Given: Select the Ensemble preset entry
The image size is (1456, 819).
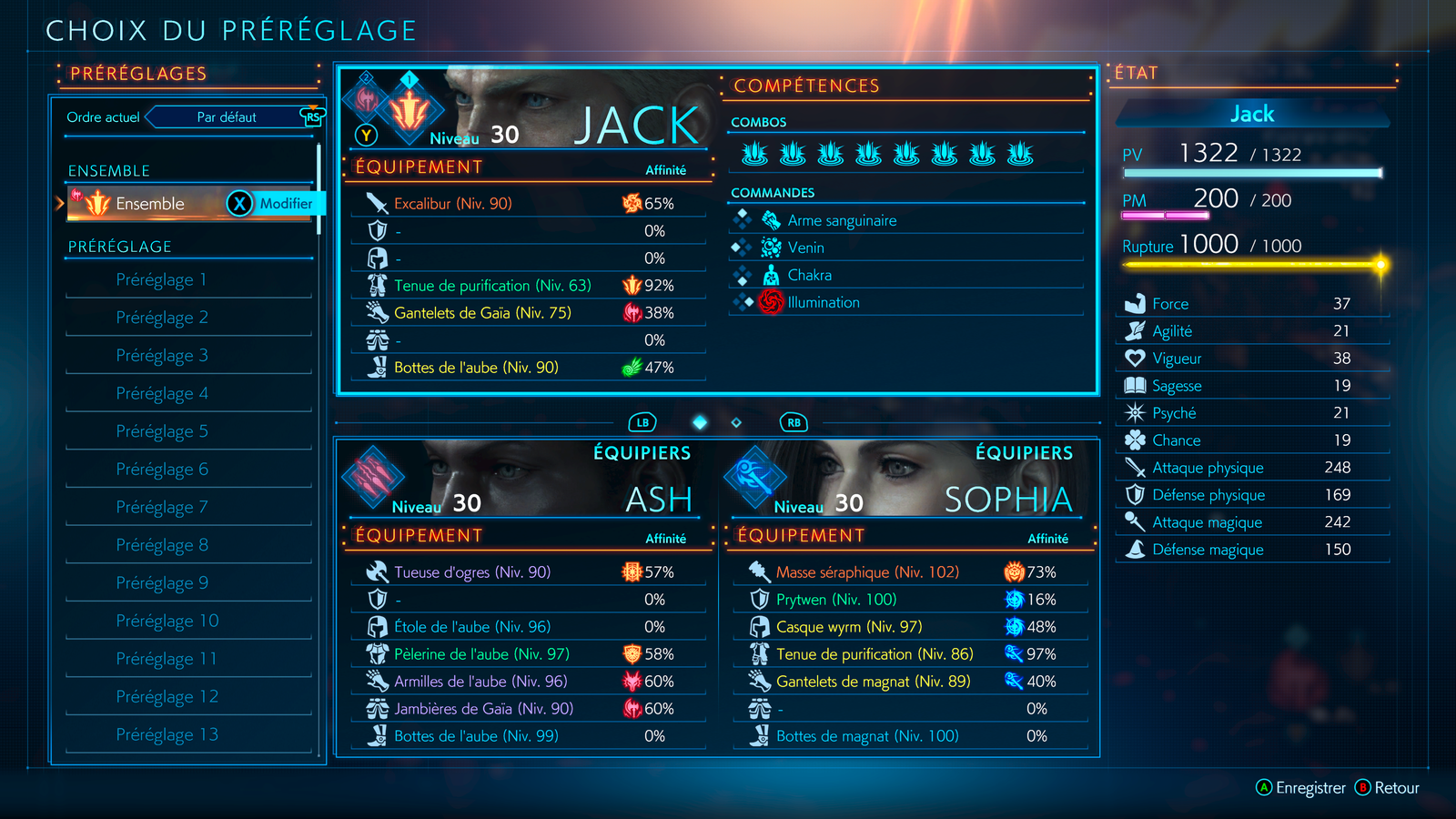Looking at the screenshot, I should [150, 204].
